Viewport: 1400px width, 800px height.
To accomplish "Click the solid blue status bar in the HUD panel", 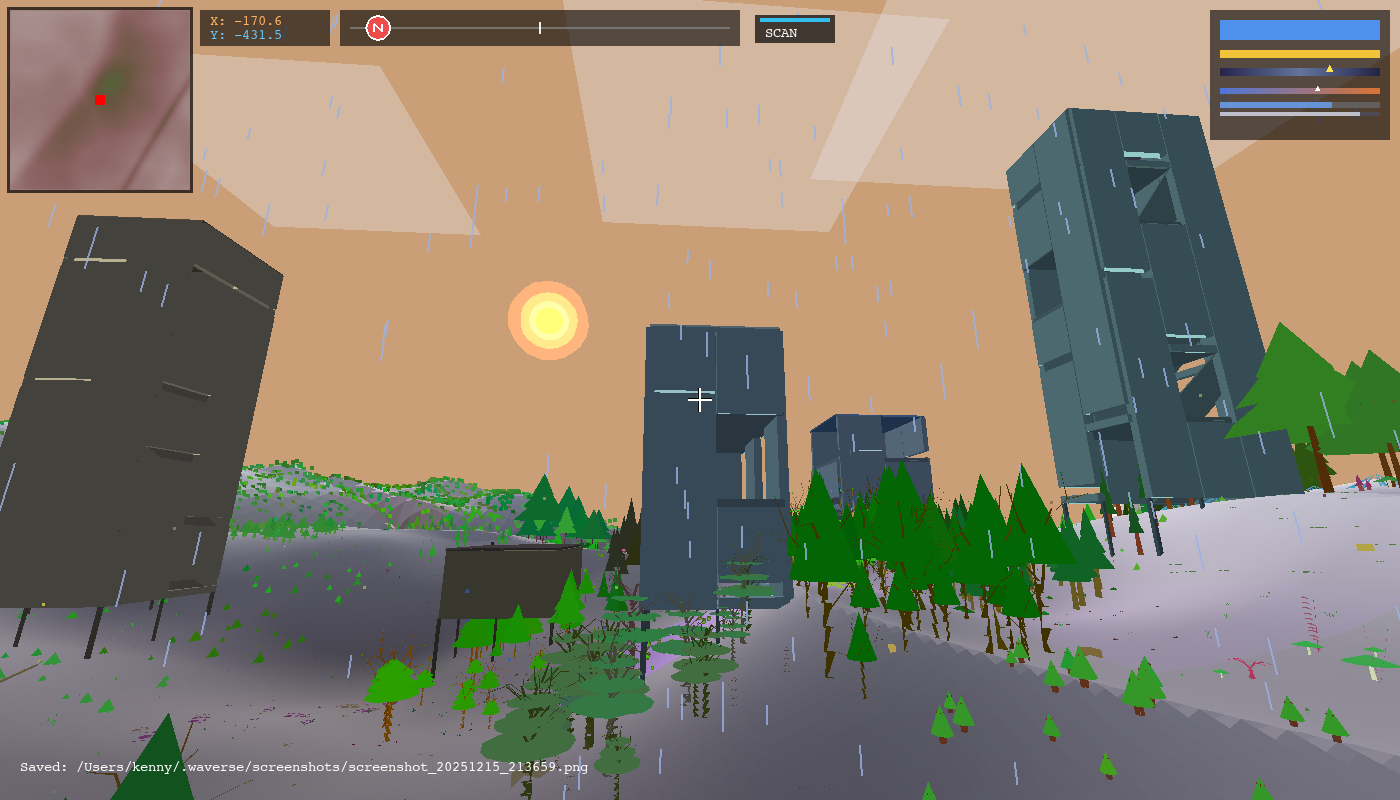I will 1298,31.
